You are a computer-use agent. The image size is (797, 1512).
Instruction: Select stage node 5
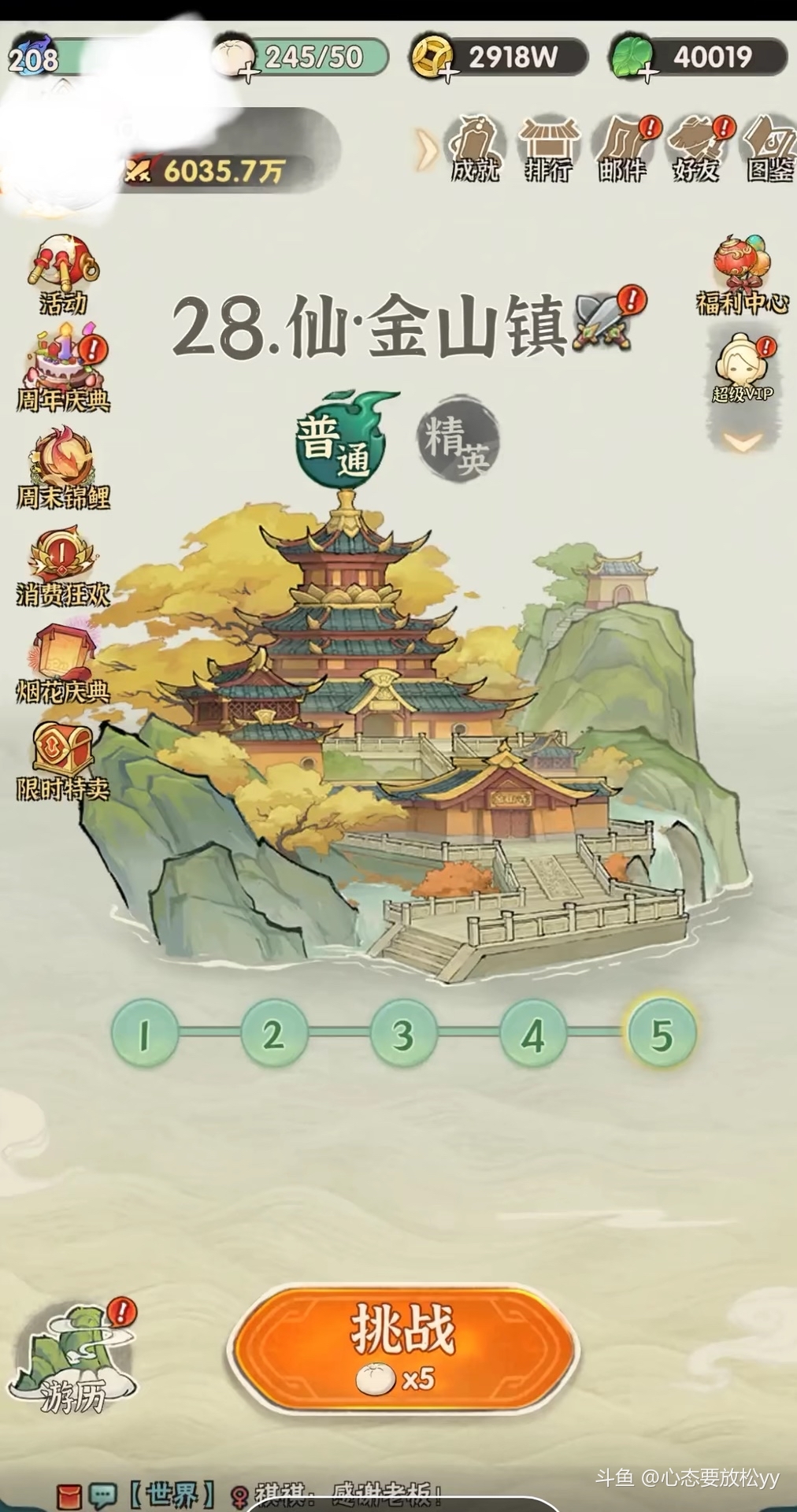(x=661, y=1034)
